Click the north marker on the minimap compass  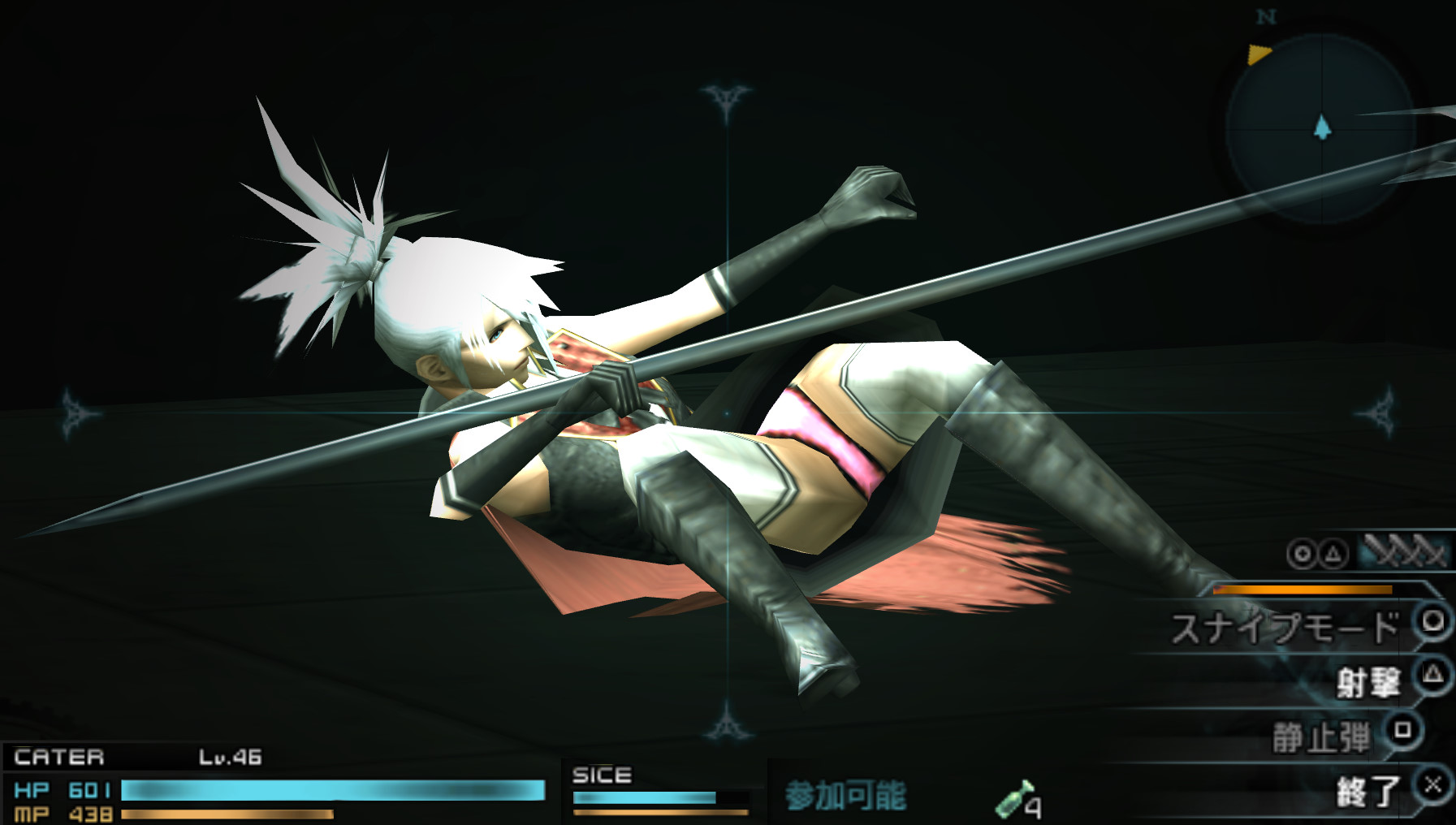point(1266,18)
